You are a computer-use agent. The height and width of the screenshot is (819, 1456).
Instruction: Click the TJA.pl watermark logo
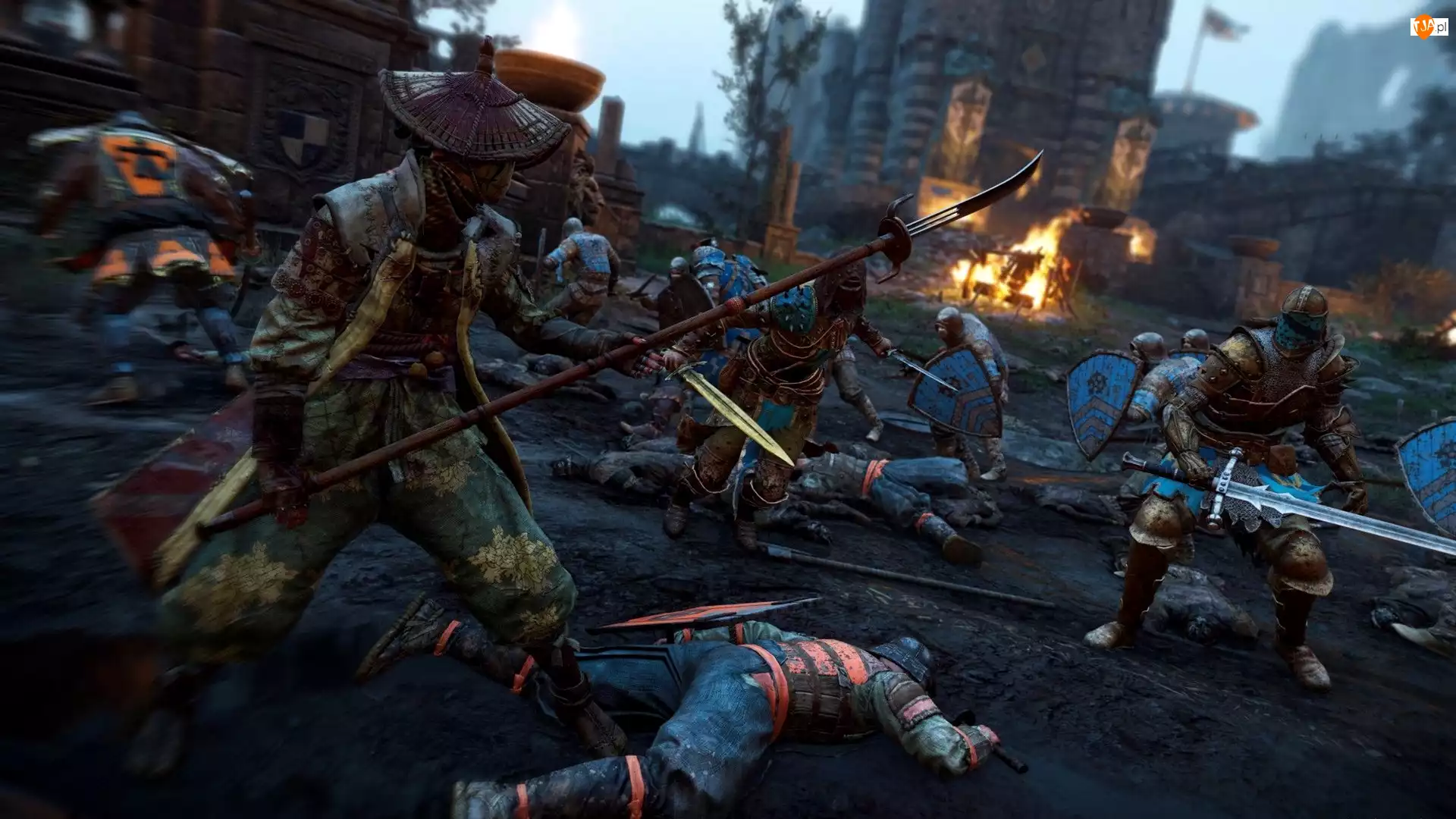click(x=1428, y=27)
